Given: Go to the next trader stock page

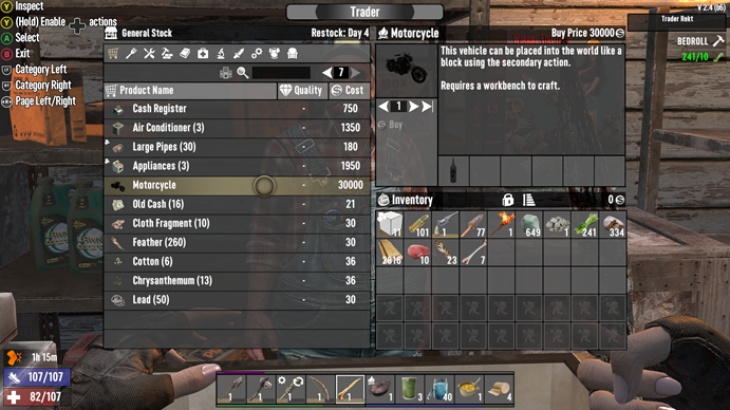Looking at the screenshot, I should 356,72.
